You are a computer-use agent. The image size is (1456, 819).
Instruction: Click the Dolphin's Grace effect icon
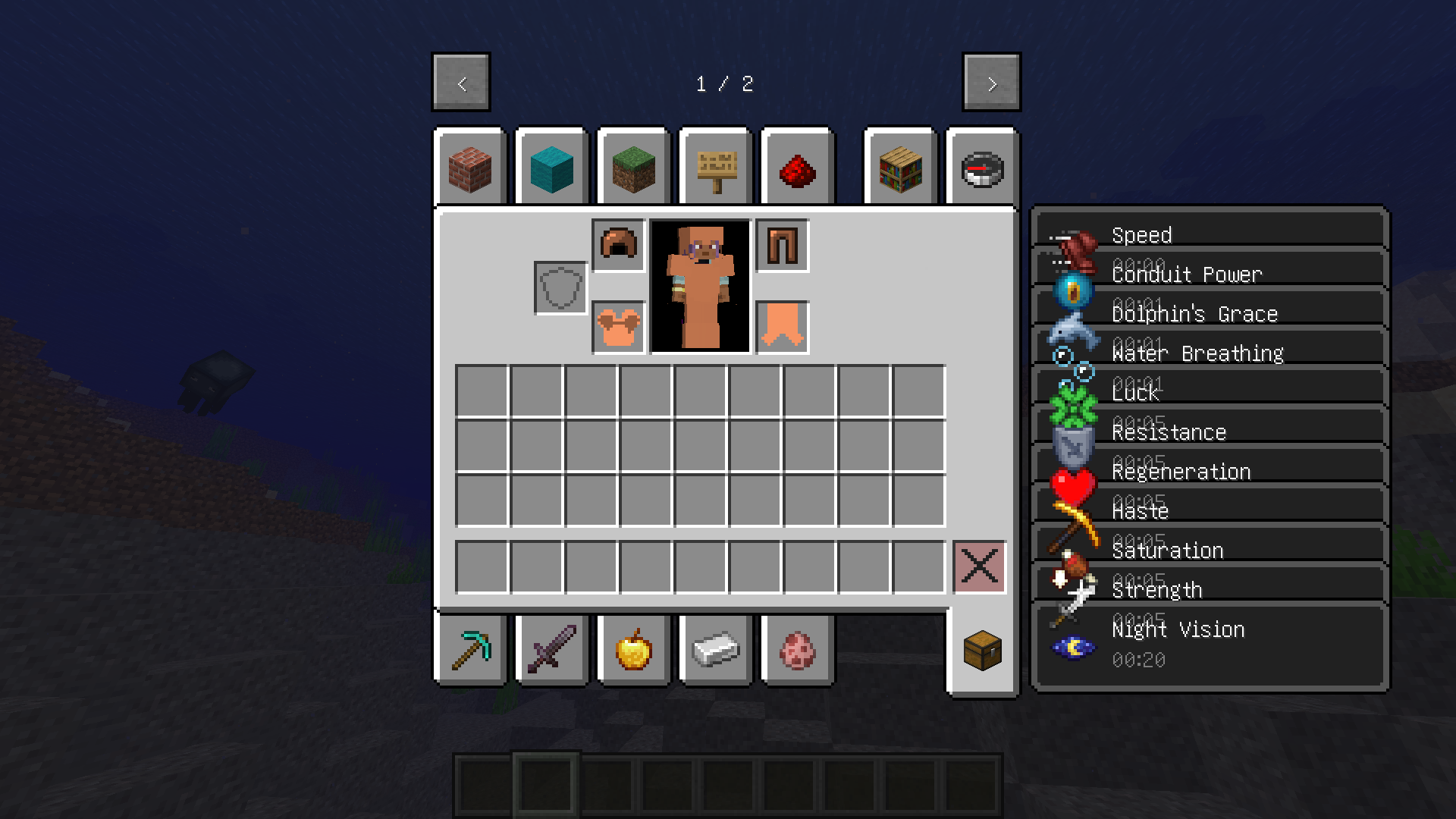[1073, 331]
